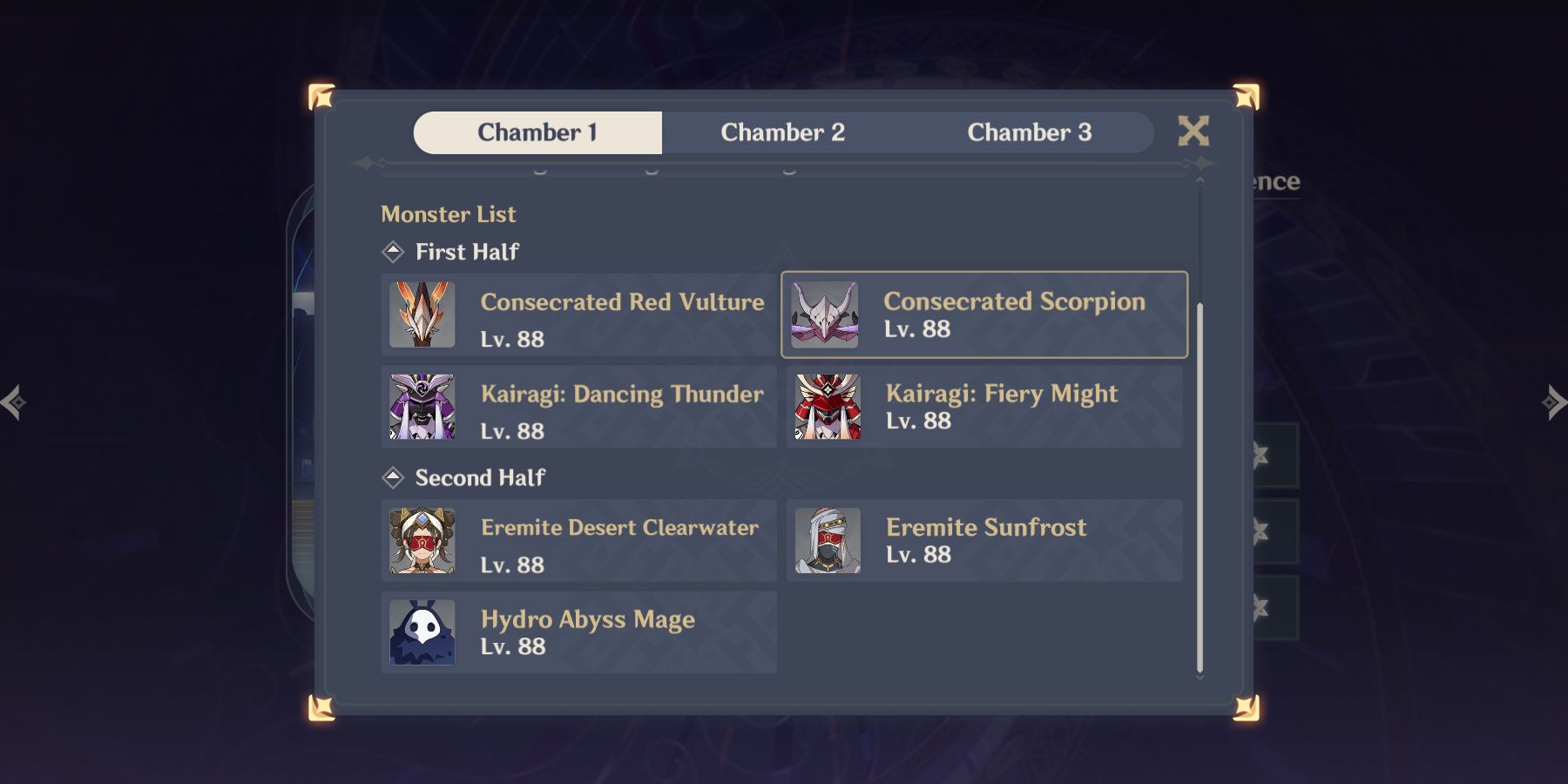Close the monster list window

[x=1193, y=131]
